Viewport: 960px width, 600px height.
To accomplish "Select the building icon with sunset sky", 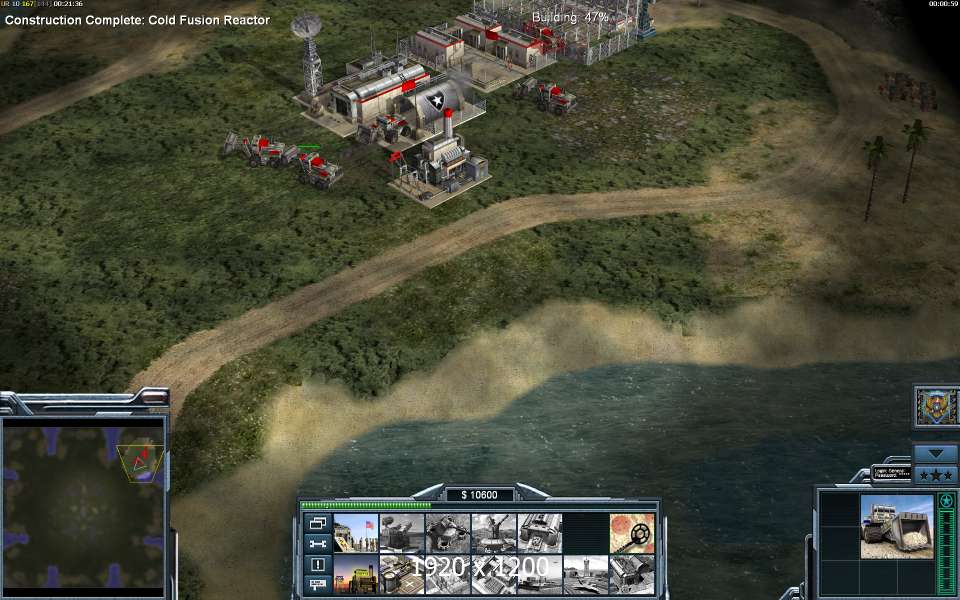I will pyautogui.click(x=356, y=574).
